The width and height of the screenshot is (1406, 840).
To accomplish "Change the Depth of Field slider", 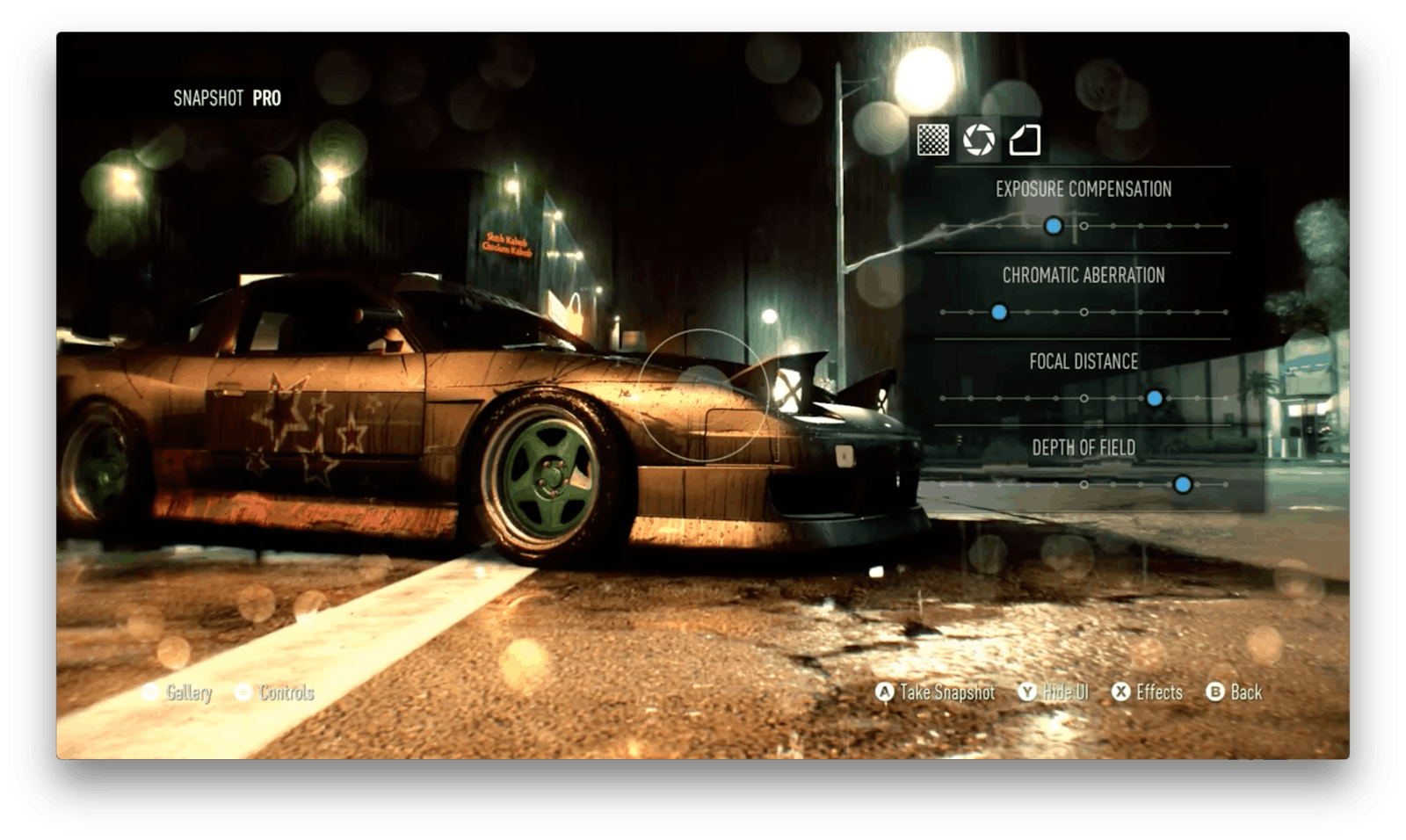I will (1183, 484).
